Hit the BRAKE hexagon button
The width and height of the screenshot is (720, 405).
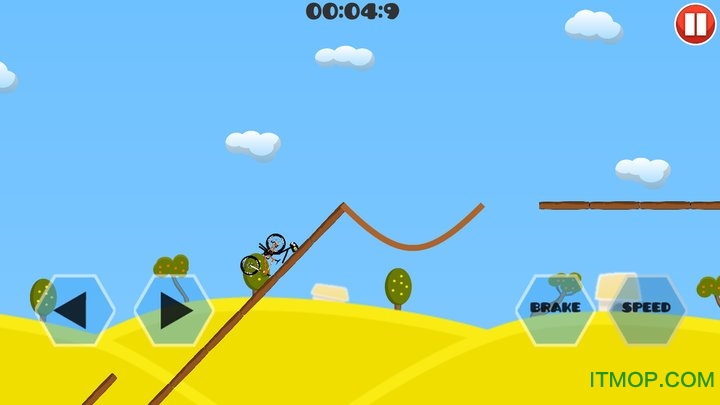[x=555, y=309]
